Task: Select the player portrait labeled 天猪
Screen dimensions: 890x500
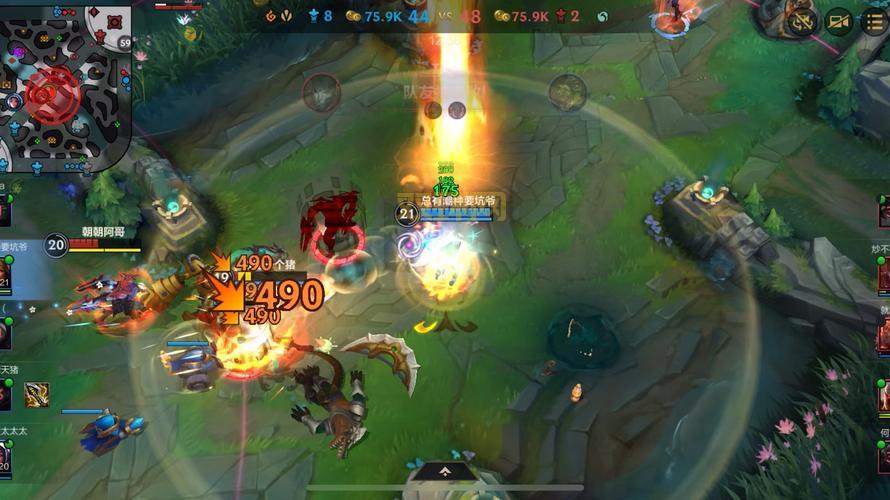Action: click(4, 394)
